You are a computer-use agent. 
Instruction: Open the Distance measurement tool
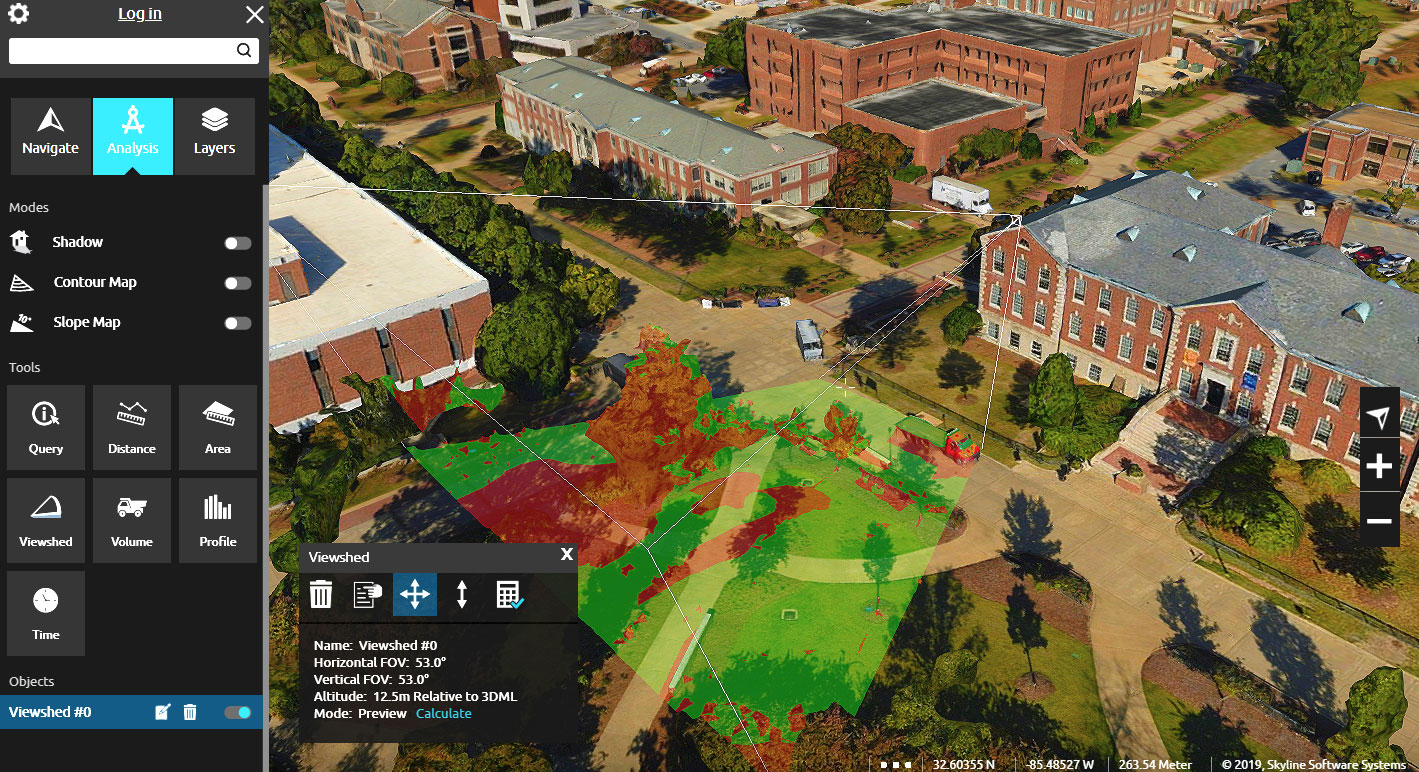[x=131, y=427]
